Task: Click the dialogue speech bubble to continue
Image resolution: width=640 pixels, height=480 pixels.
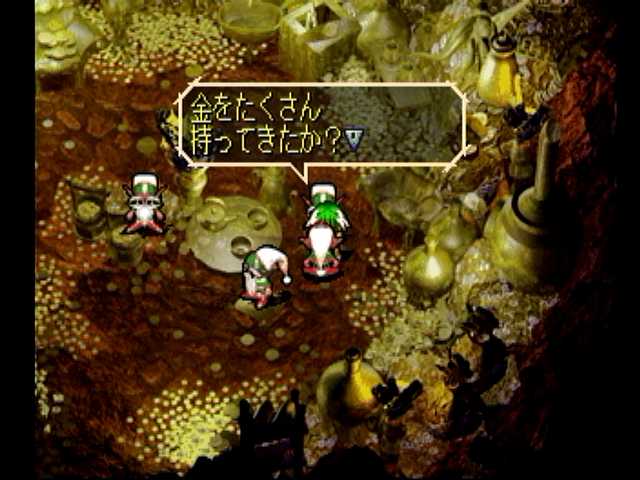Action: point(322,123)
